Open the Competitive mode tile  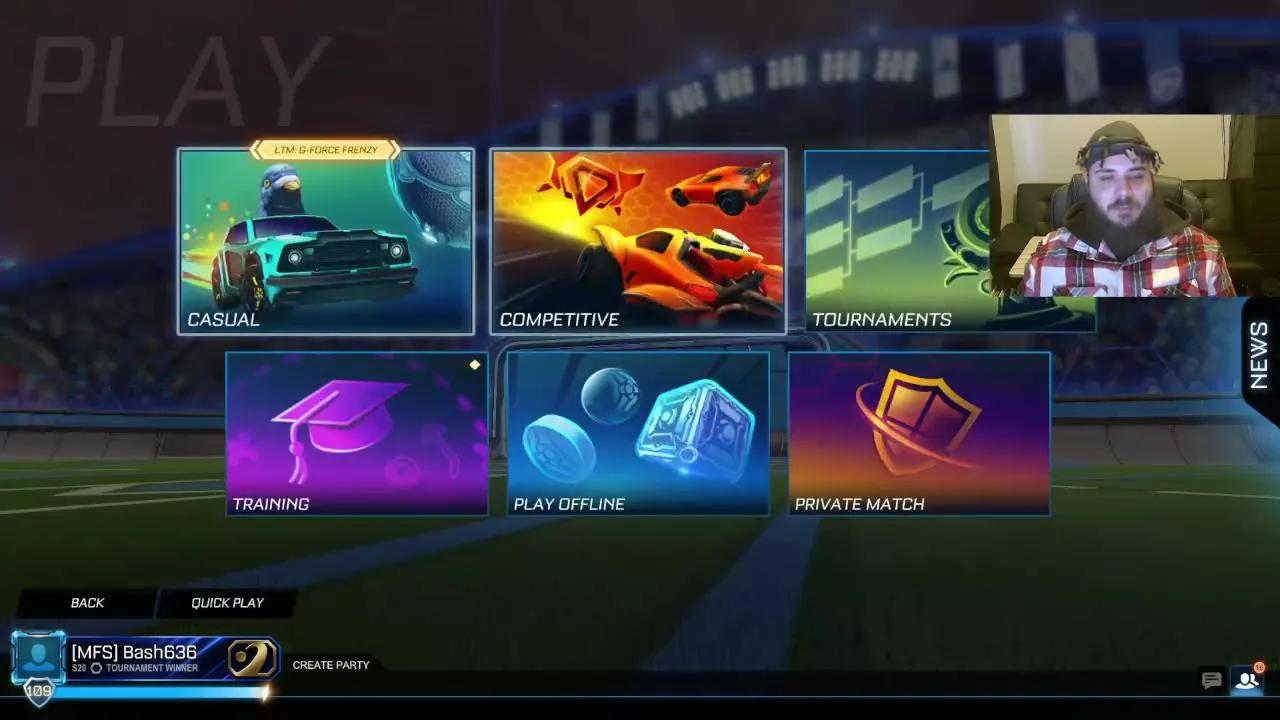point(637,240)
